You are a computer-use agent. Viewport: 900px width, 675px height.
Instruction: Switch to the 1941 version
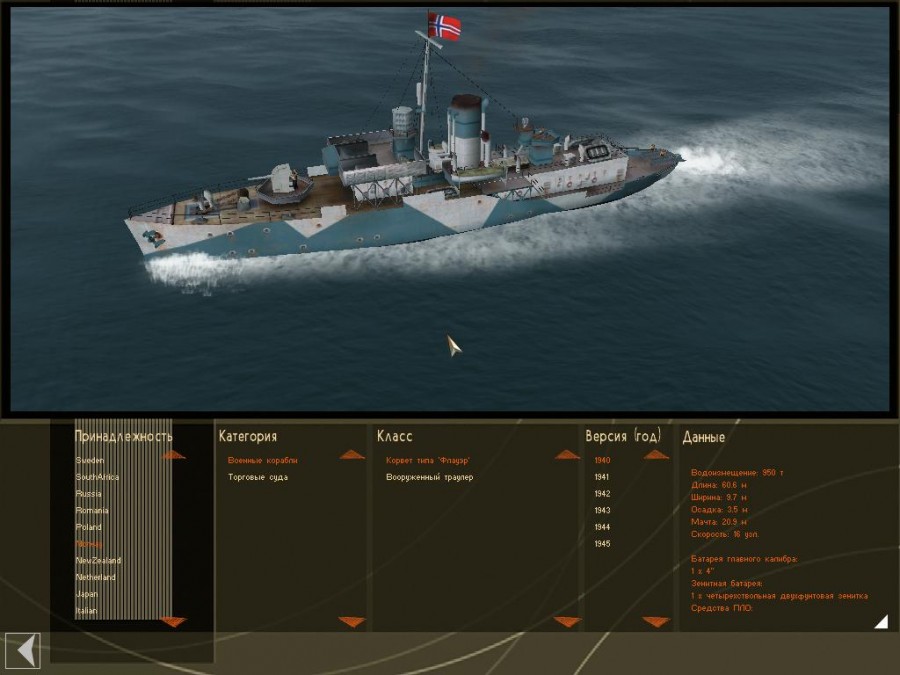point(602,477)
